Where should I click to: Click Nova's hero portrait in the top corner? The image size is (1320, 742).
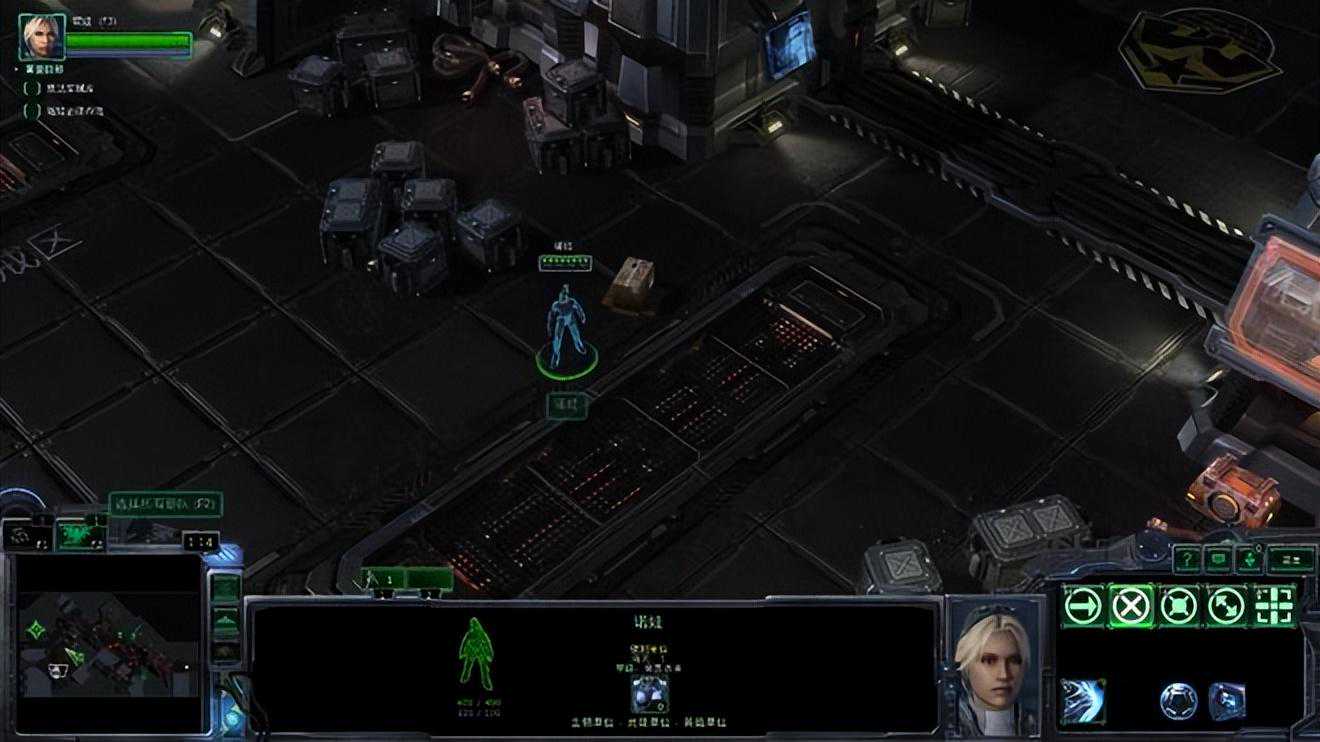coord(42,37)
